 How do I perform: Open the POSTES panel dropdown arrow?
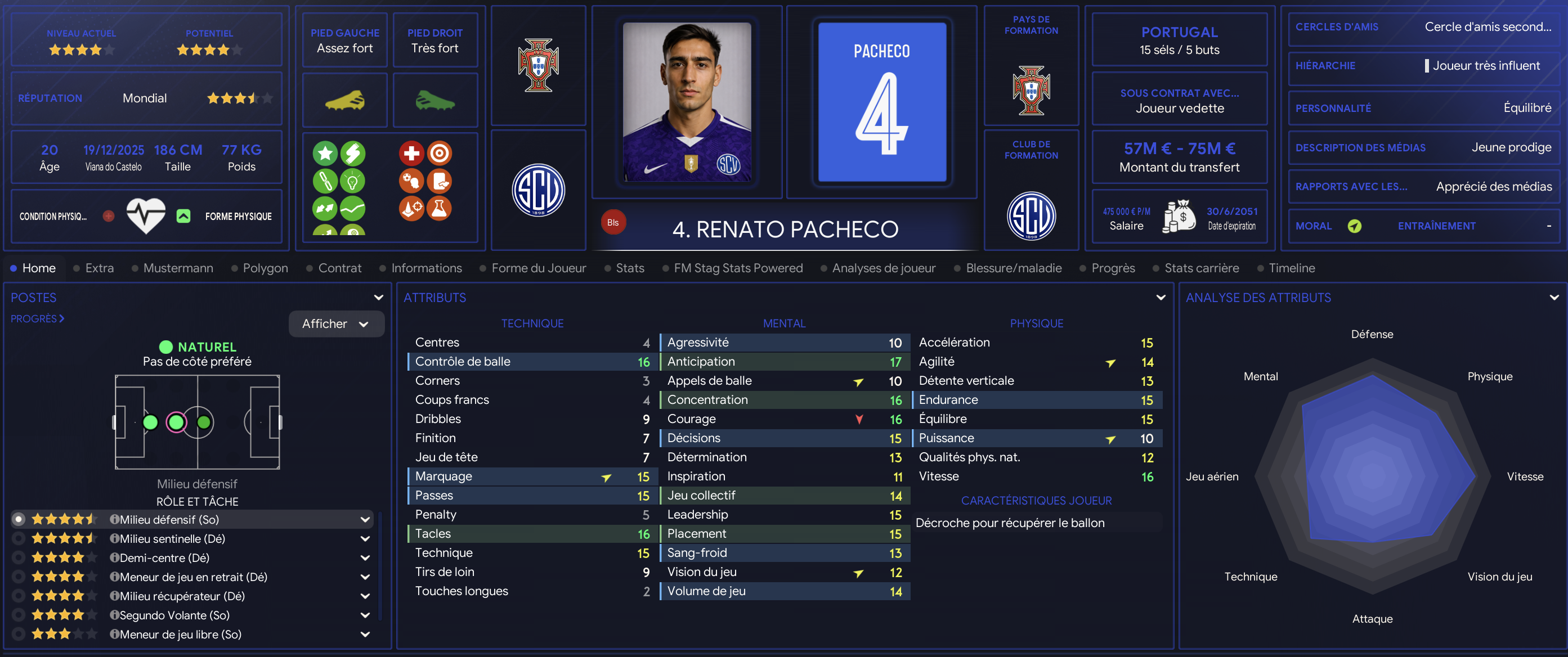pos(379,298)
